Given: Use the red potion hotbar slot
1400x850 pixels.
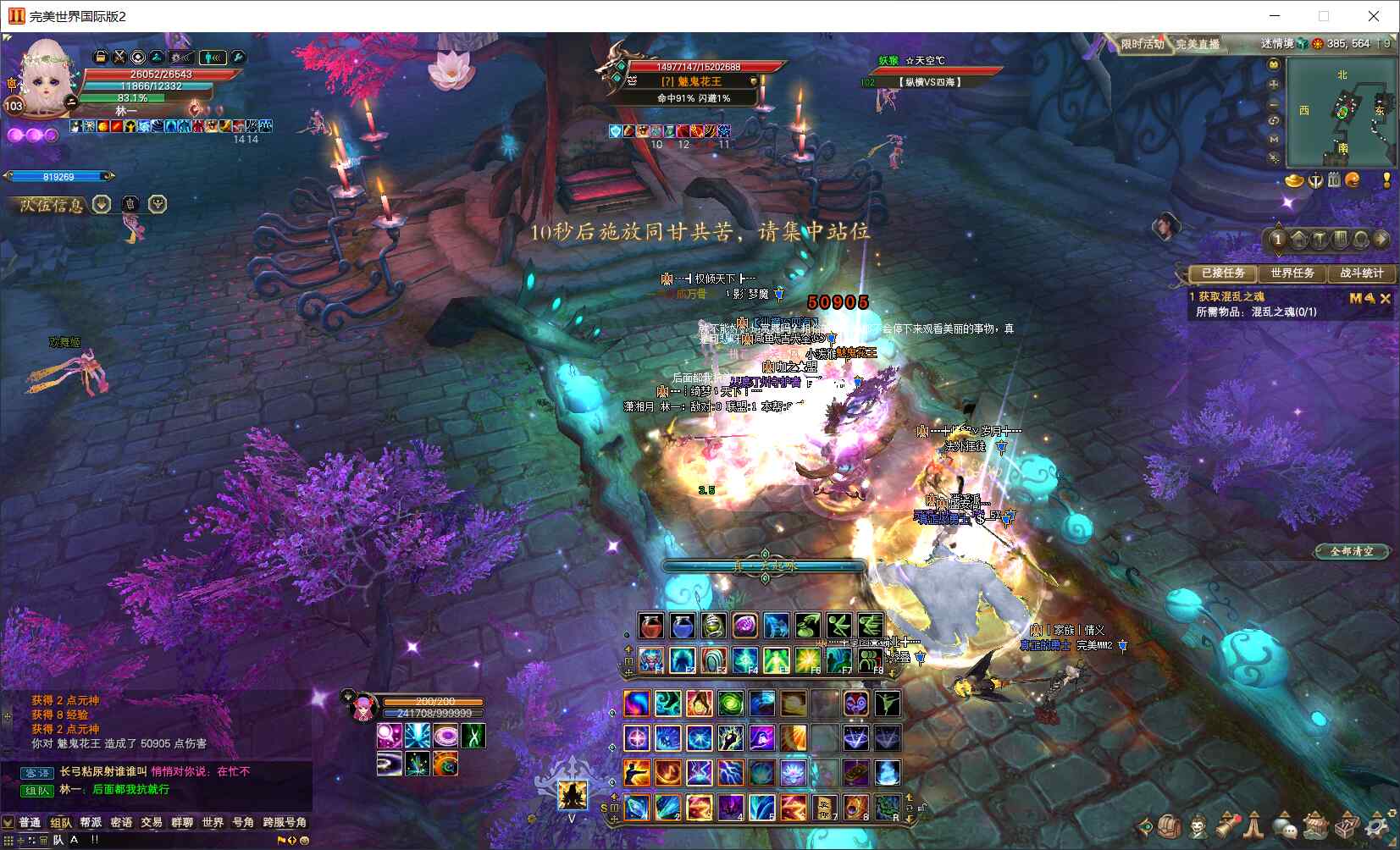Looking at the screenshot, I should tap(650, 626).
